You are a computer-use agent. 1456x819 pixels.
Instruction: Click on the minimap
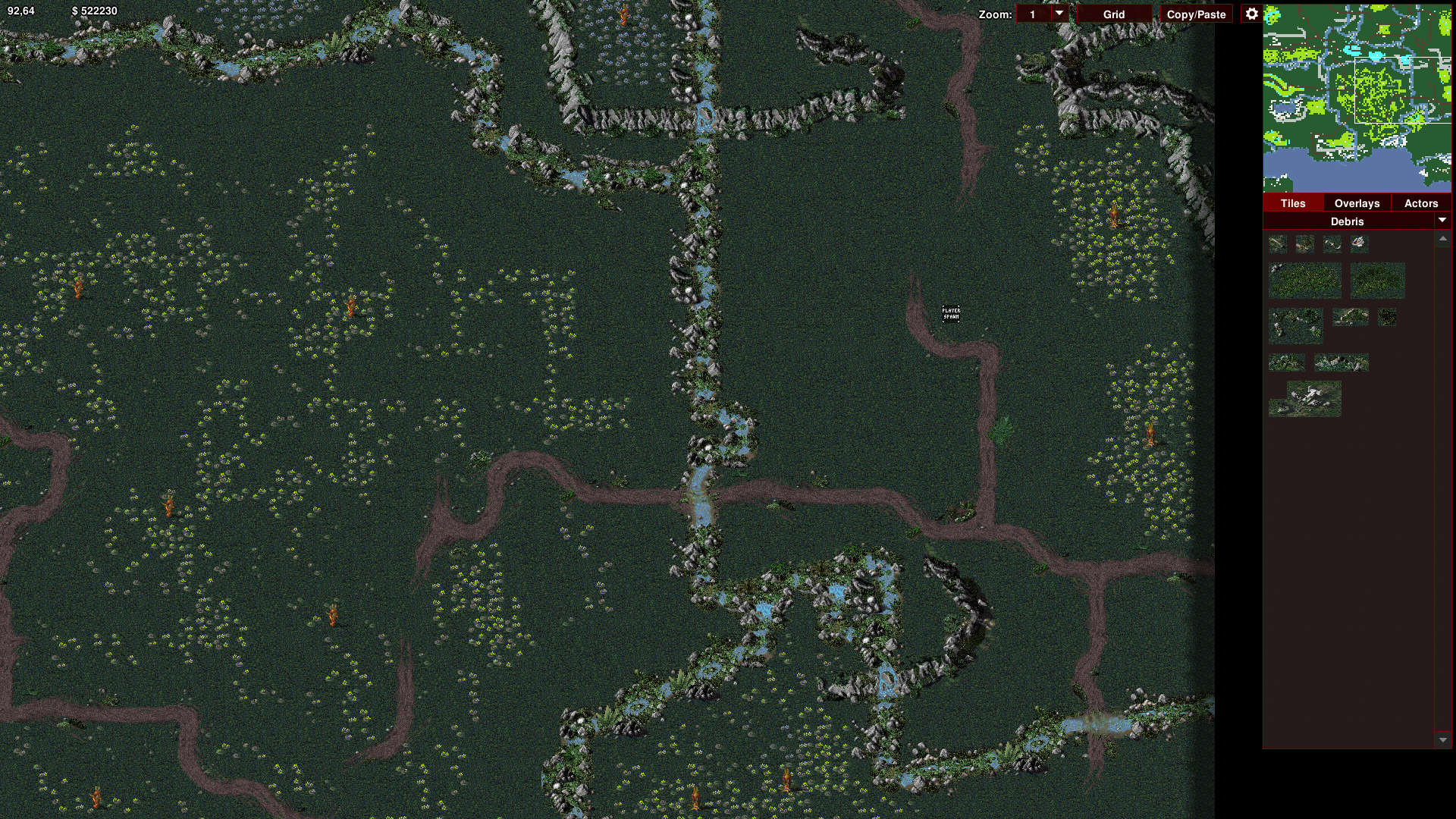tap(1357, 98)
